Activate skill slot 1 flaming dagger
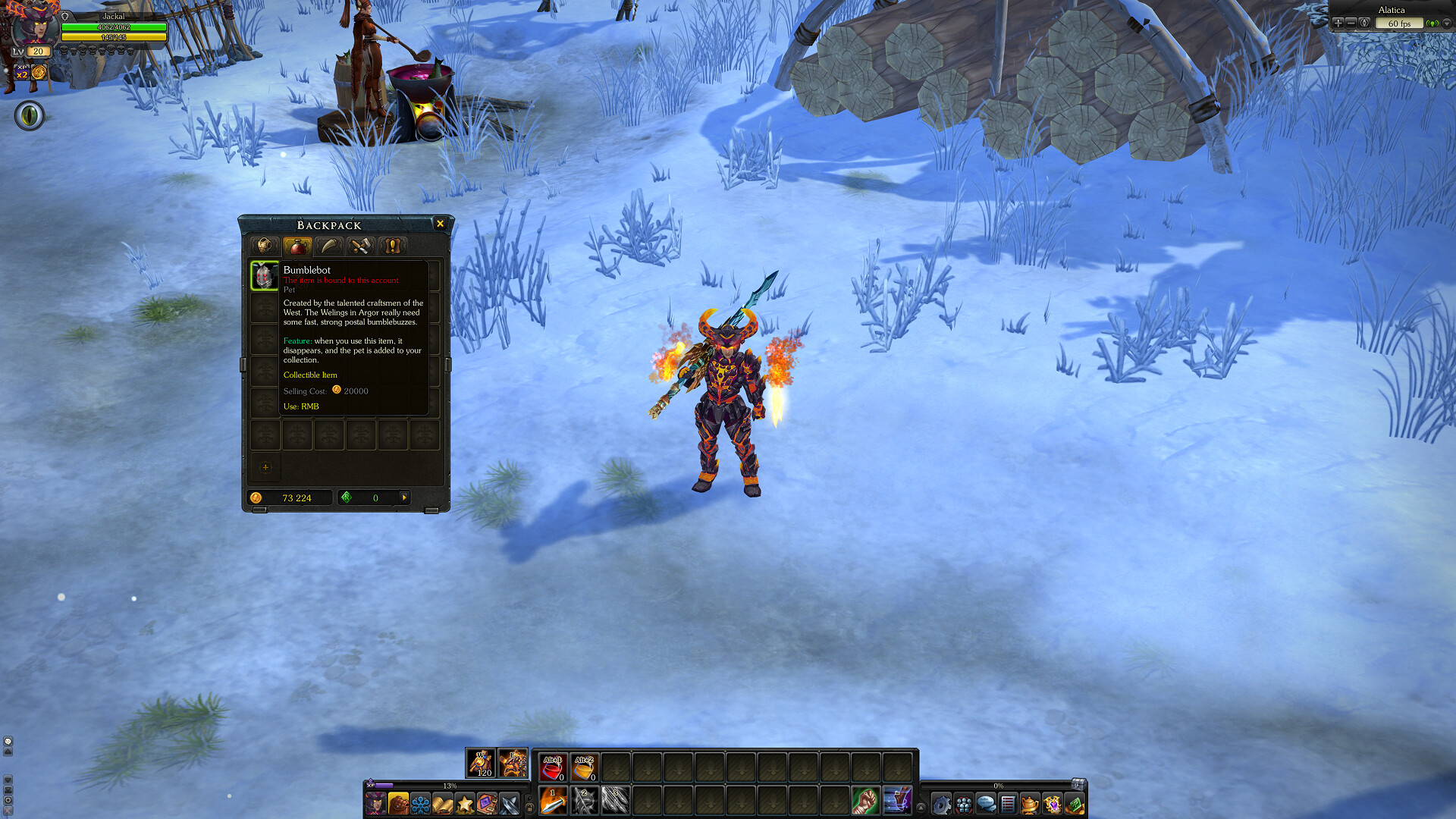This screenshot has width=1456, height=819. pyautogui.click(x=553, y=802)
